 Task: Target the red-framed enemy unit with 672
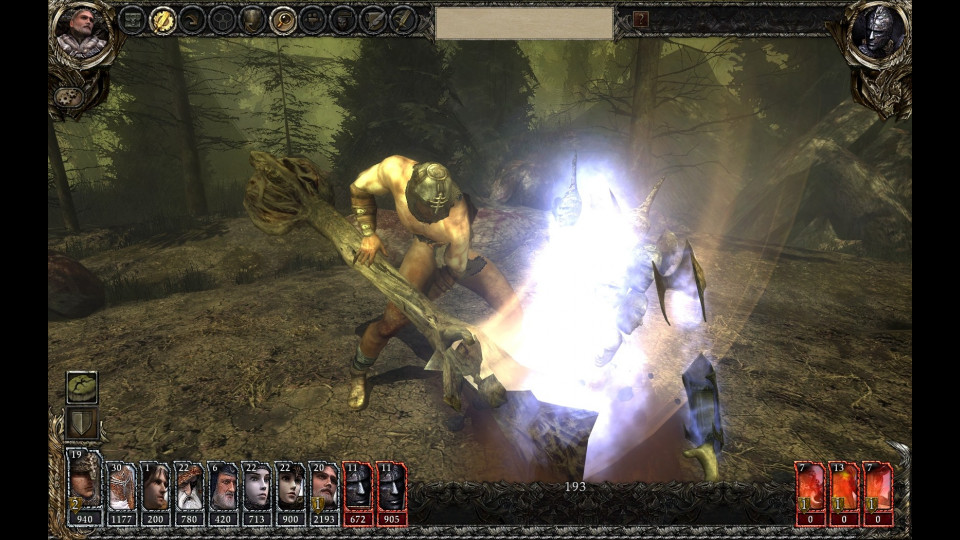coord(357,493)
